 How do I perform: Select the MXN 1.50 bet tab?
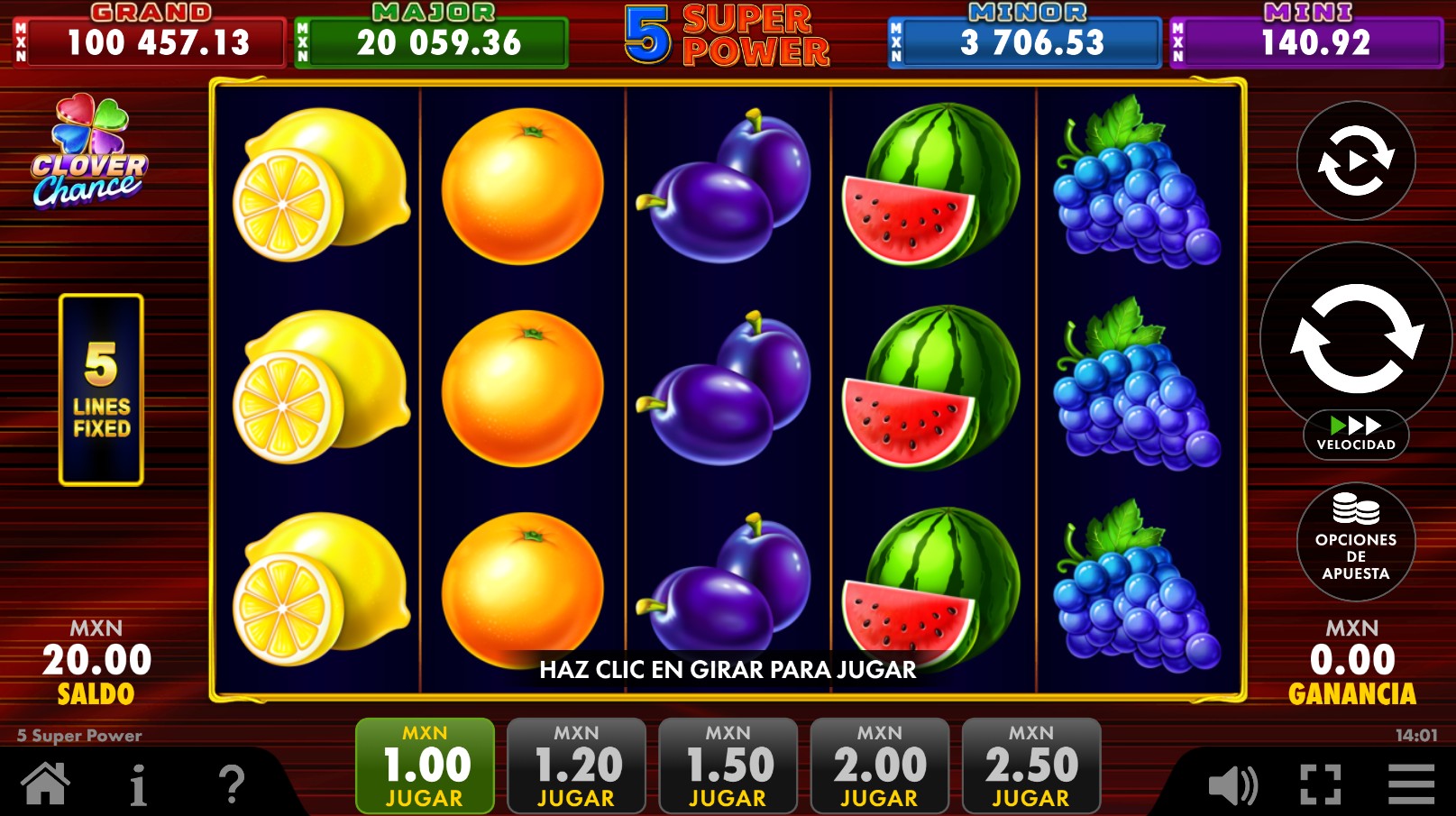(728, 766)
